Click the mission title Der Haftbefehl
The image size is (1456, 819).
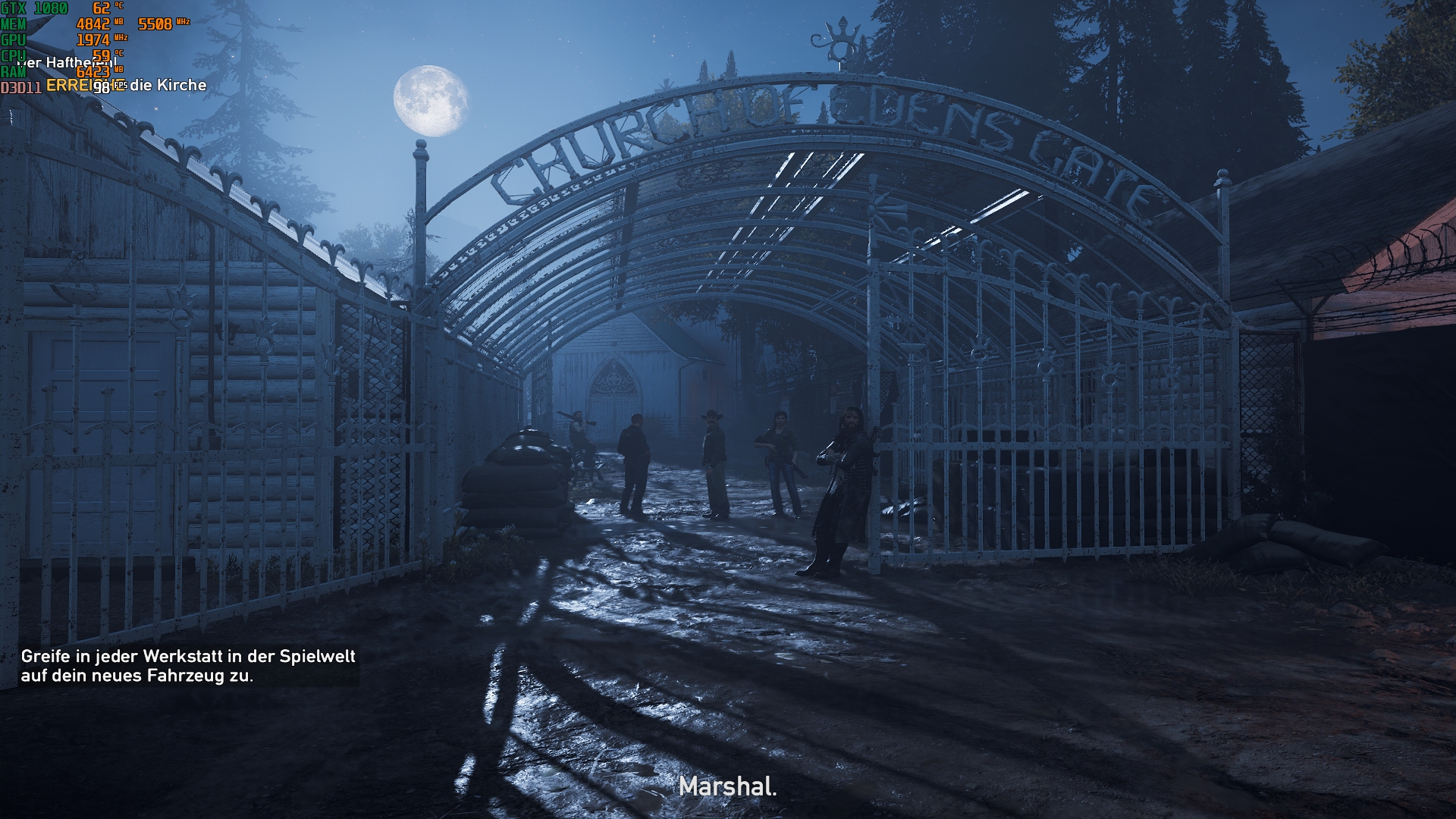coord(67,63)
